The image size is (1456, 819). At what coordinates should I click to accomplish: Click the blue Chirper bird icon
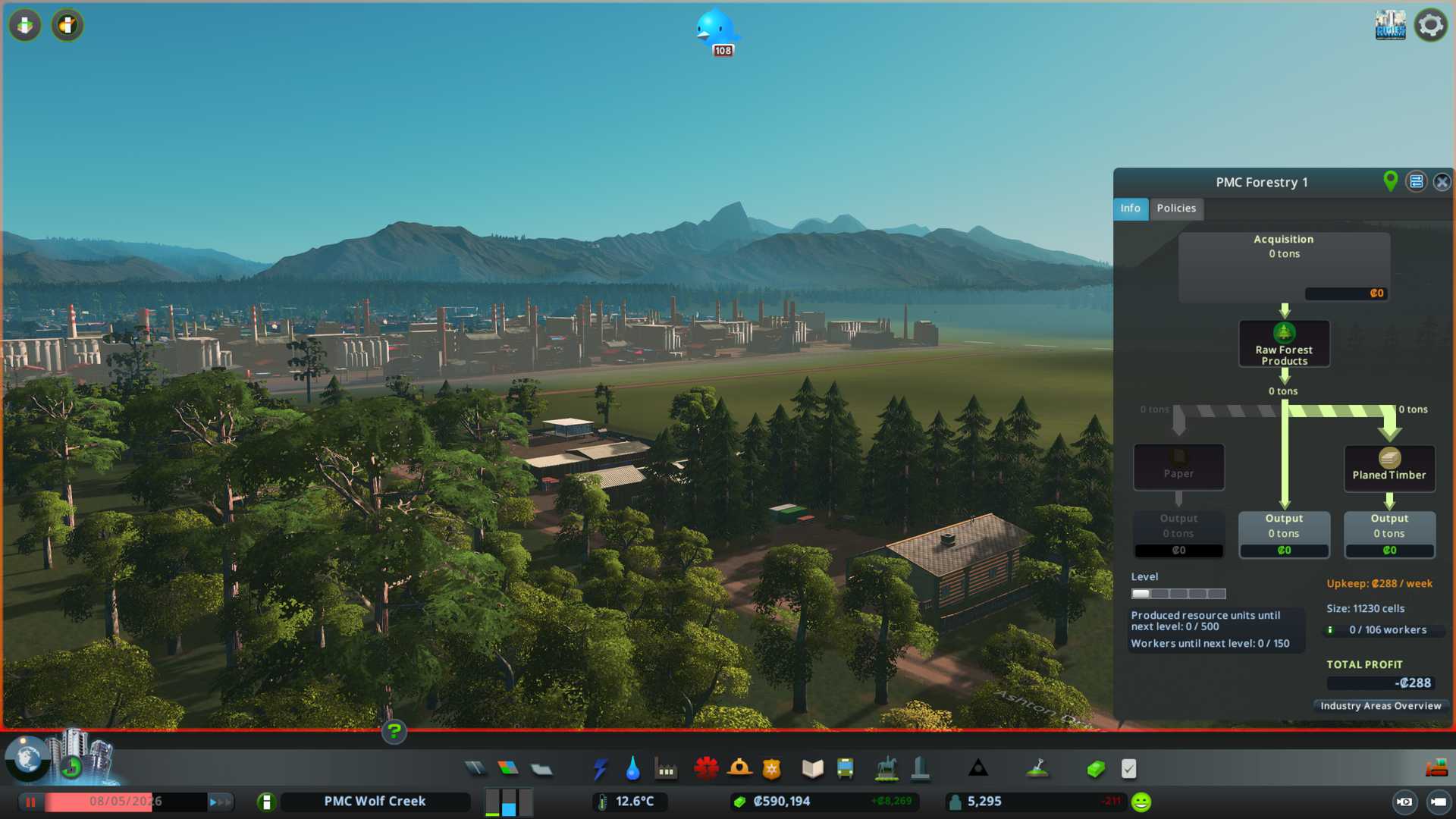(x=715, y=30)
